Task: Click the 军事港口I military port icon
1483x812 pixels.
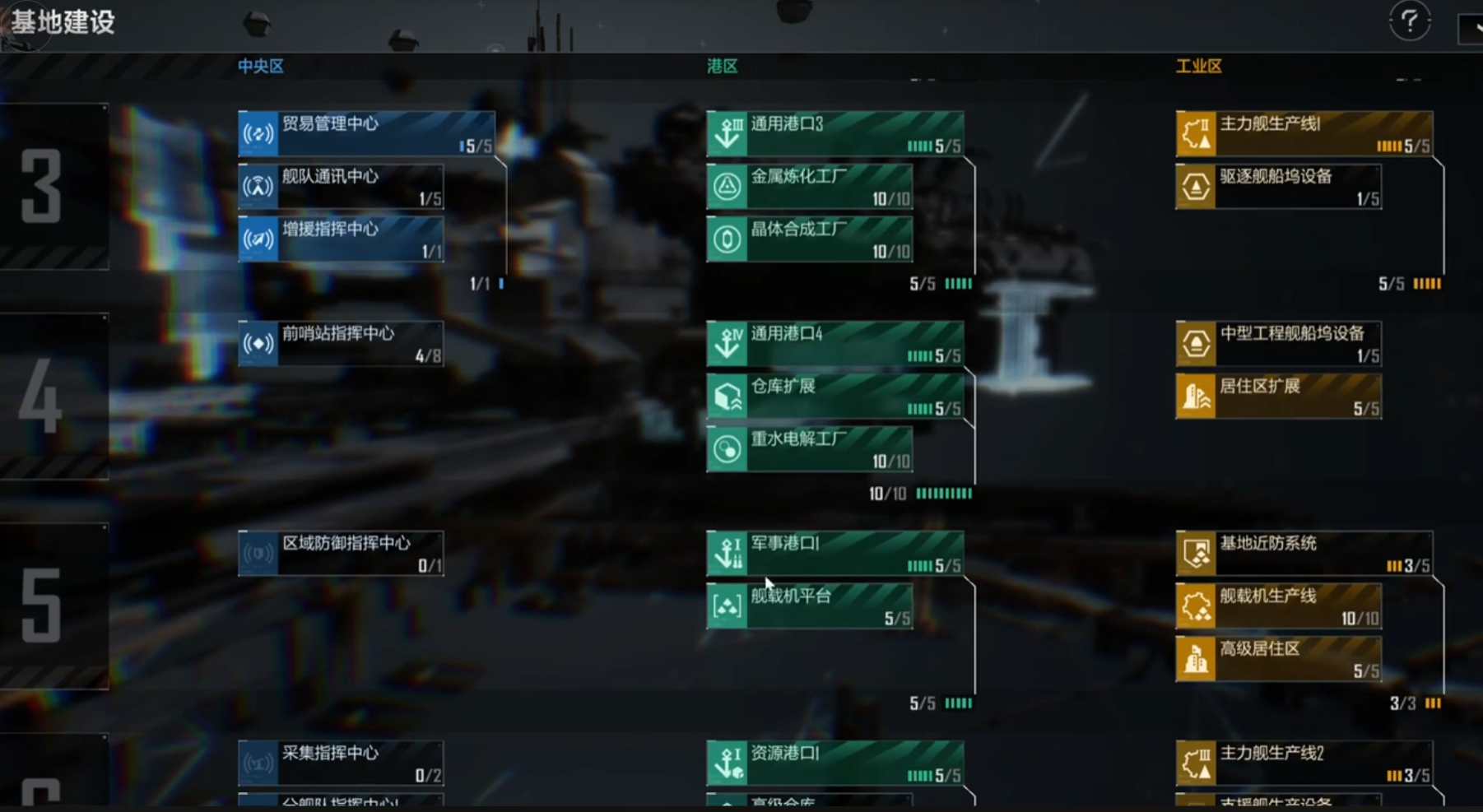Action: (x=728, y=552)
